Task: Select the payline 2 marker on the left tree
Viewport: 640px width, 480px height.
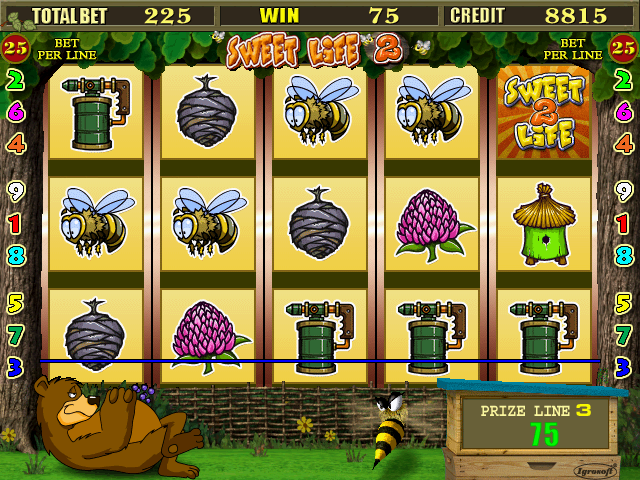Action: pos(15,82)
